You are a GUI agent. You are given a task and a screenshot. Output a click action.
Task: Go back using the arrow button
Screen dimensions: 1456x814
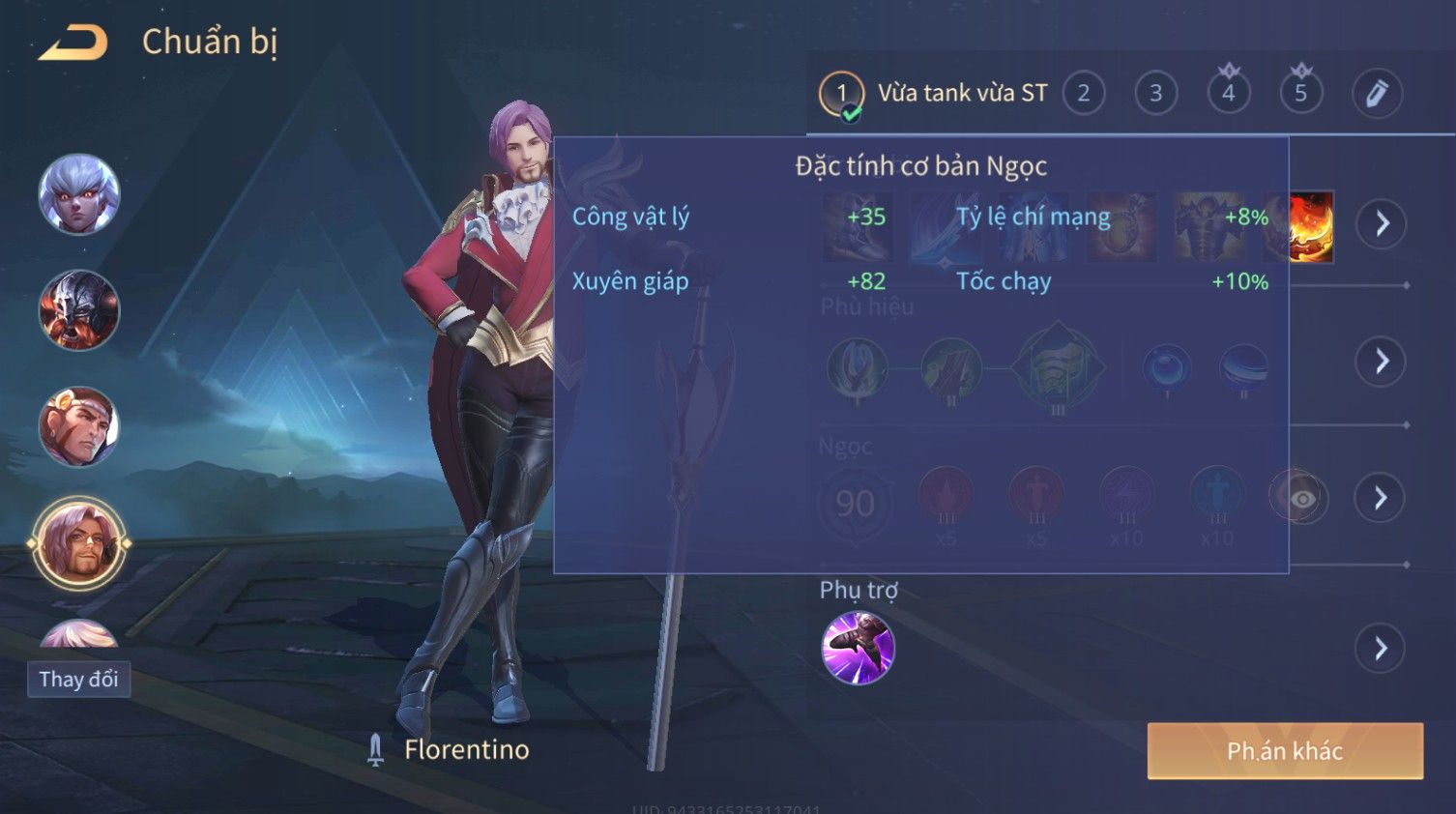(x=73, y=44)
